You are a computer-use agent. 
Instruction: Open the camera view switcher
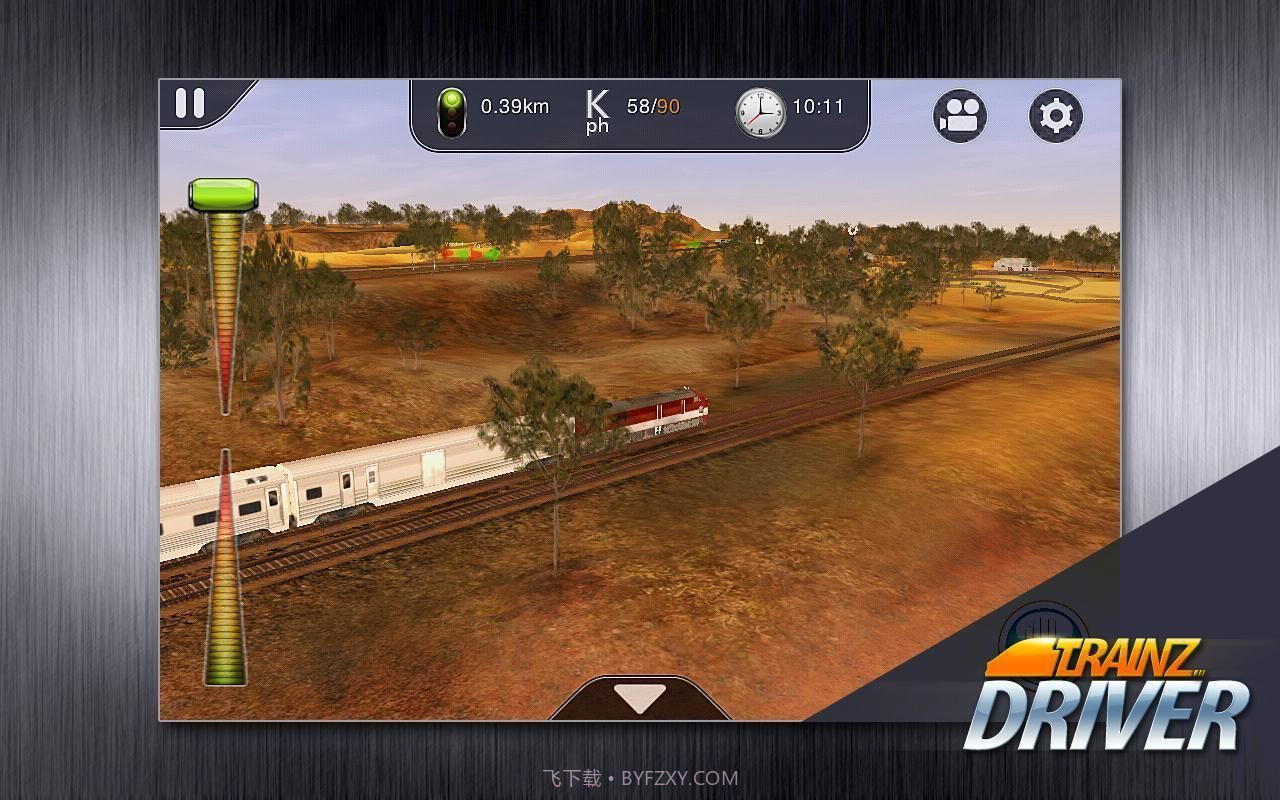click(961, 116)
